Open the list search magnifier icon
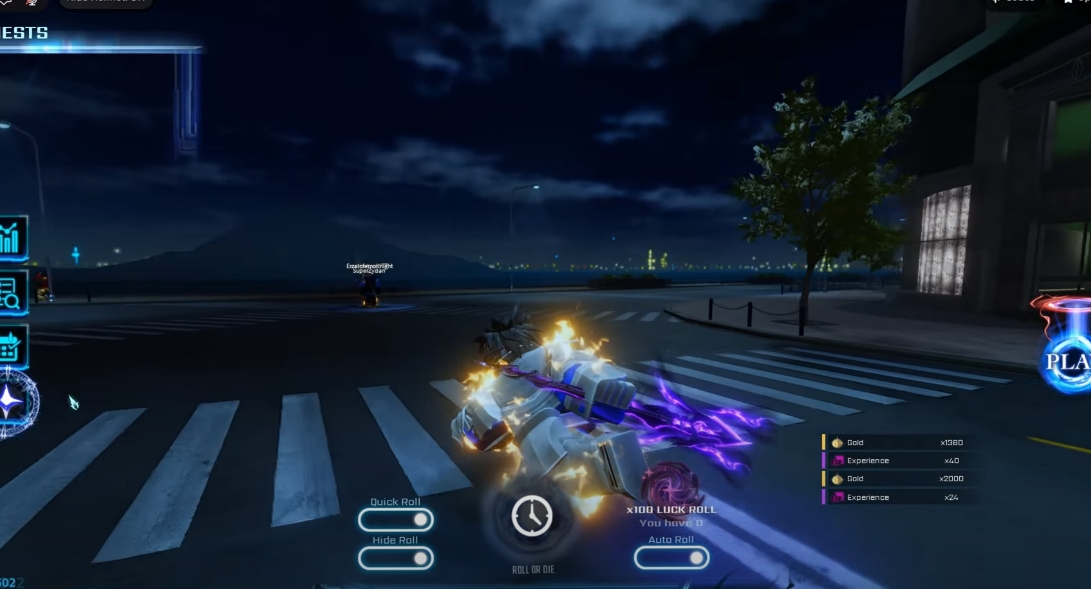The height and width of the screenshot is (589, 1091). coord(12,292)
